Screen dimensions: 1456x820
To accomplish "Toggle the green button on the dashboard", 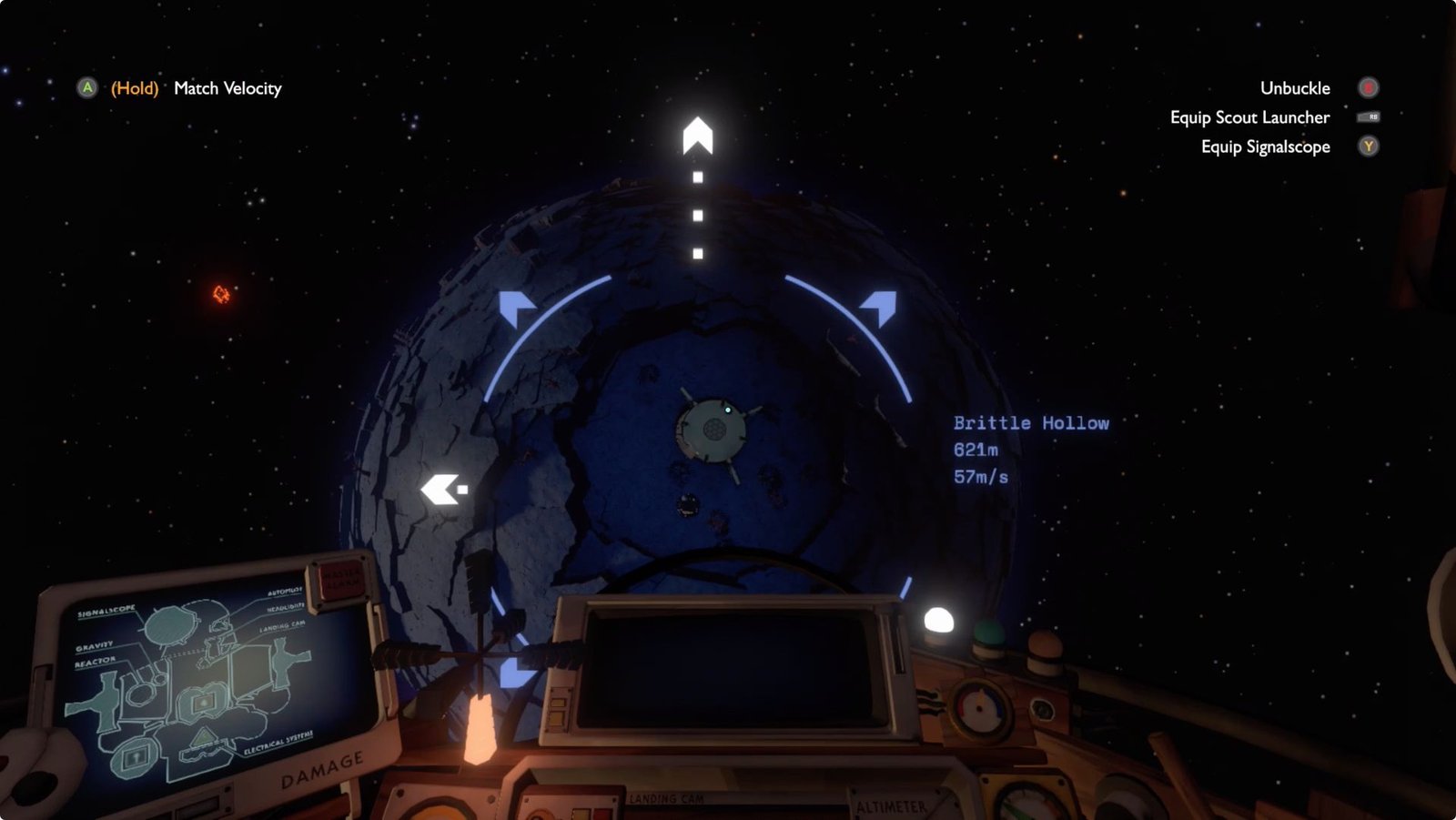I will pyautogui.click(x=986, y=632).
